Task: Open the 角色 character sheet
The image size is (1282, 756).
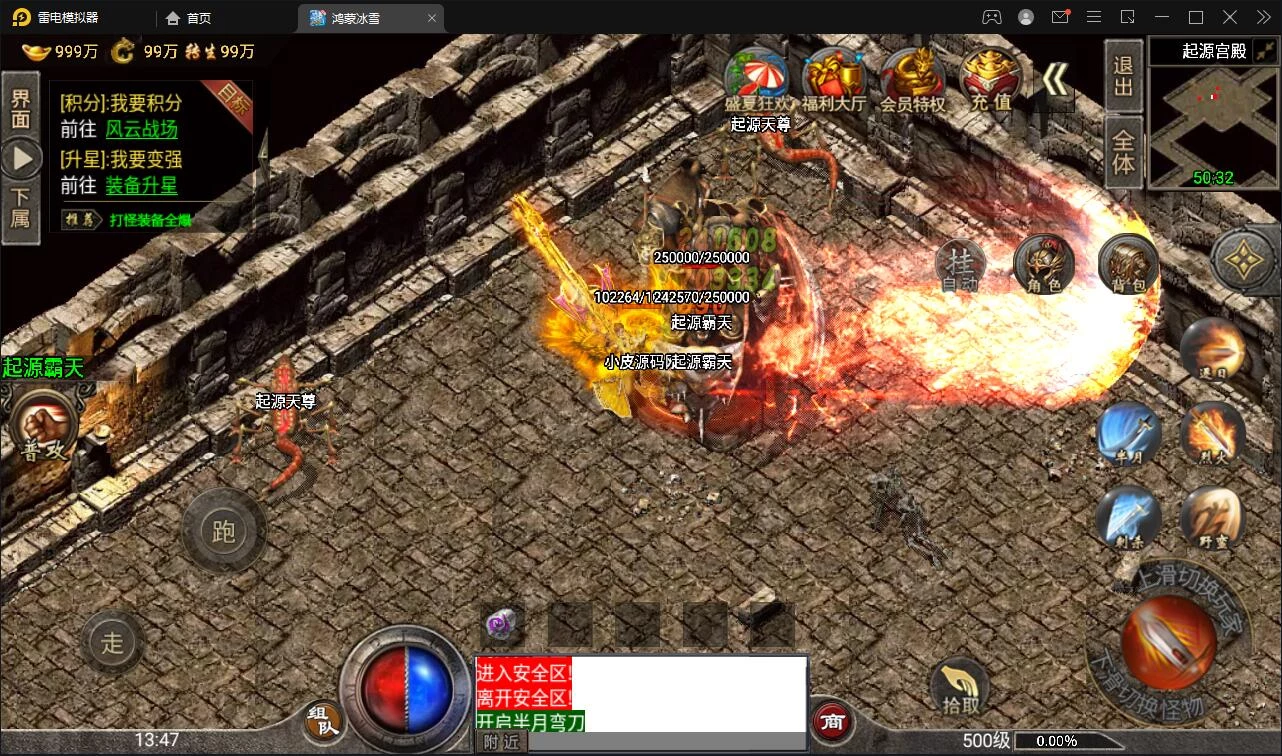Action: [1043, 265]
